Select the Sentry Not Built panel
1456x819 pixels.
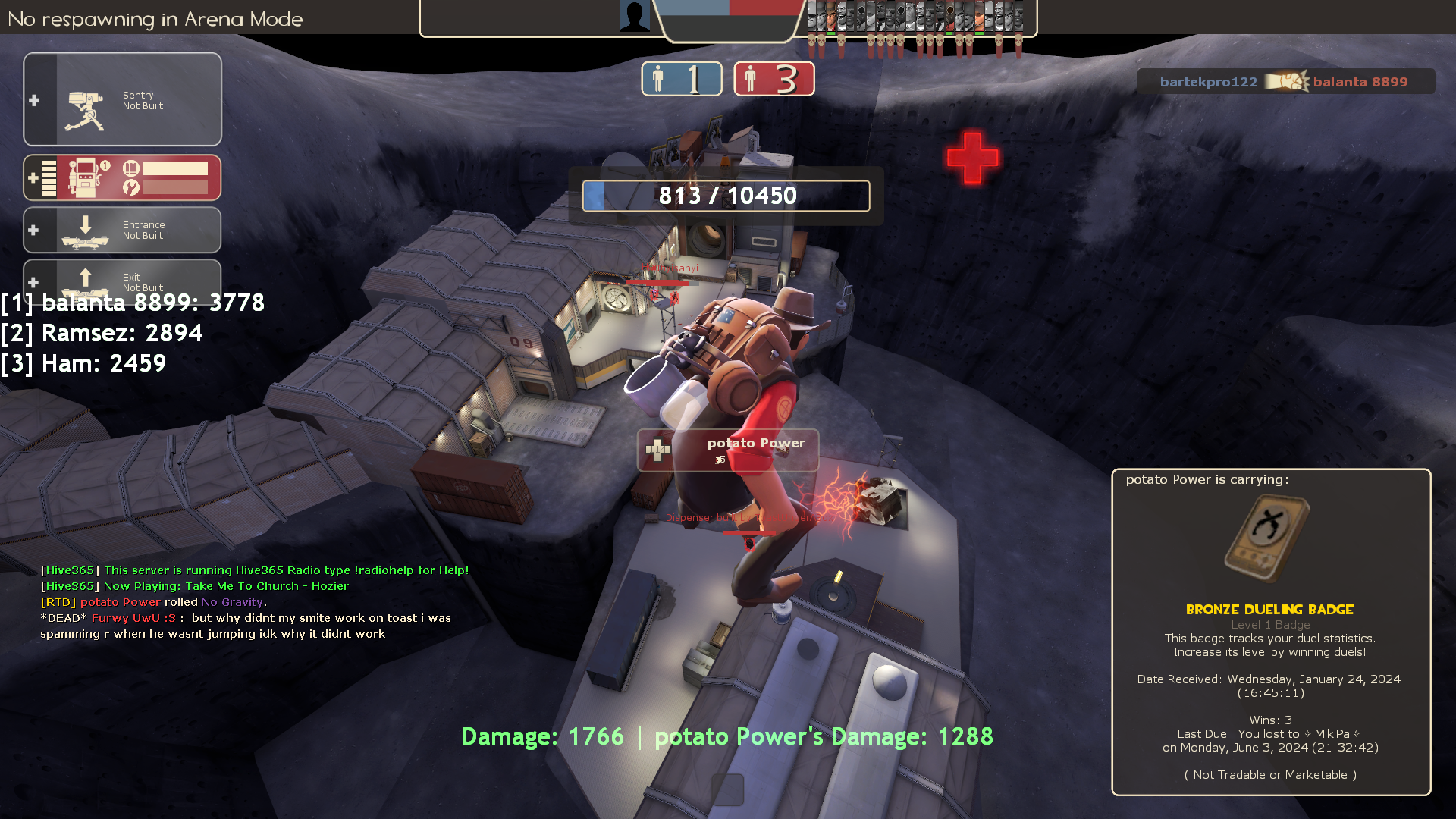coord(123,99)
